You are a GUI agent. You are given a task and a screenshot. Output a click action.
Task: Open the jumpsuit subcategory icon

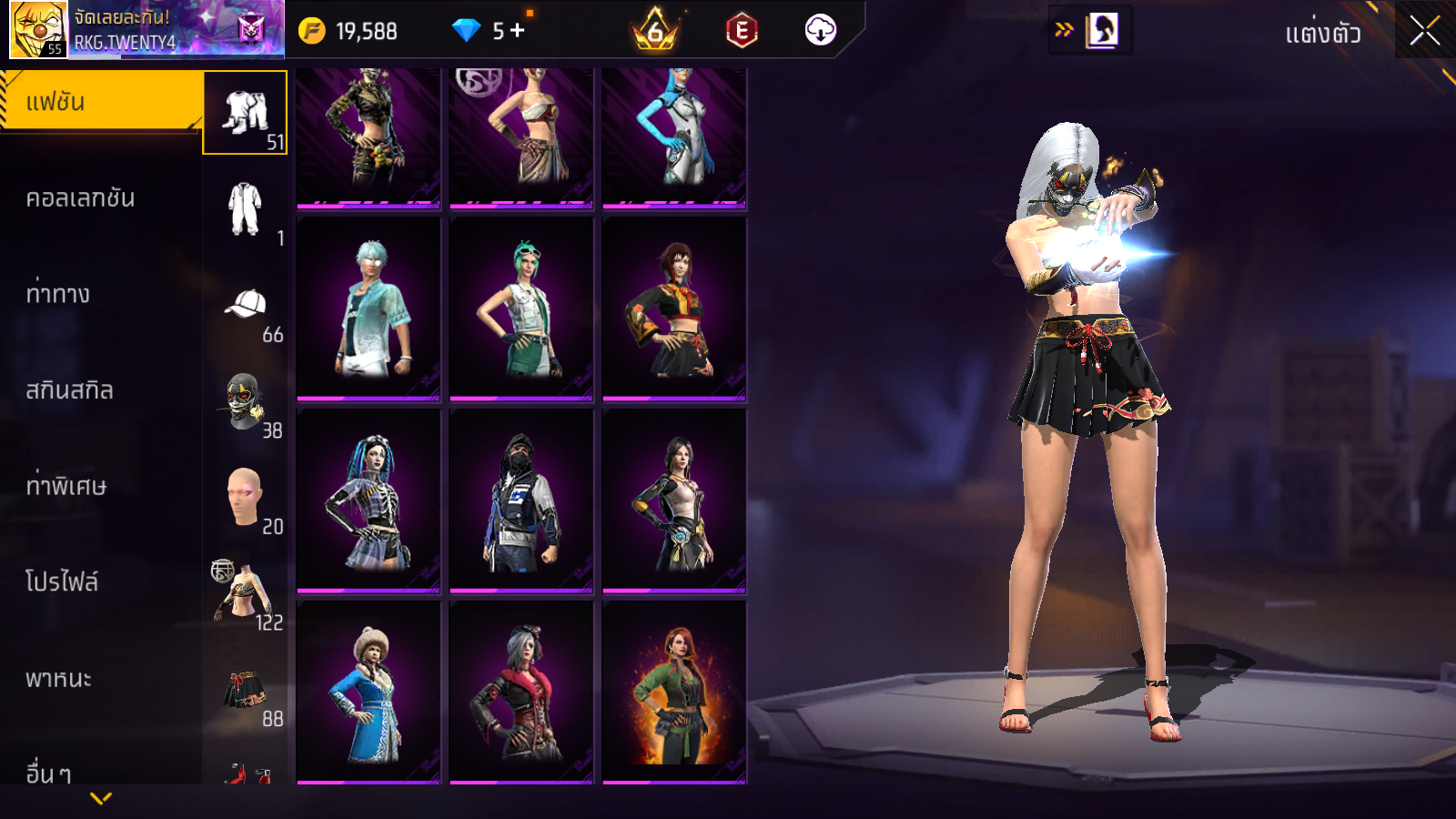pos(245,209)
